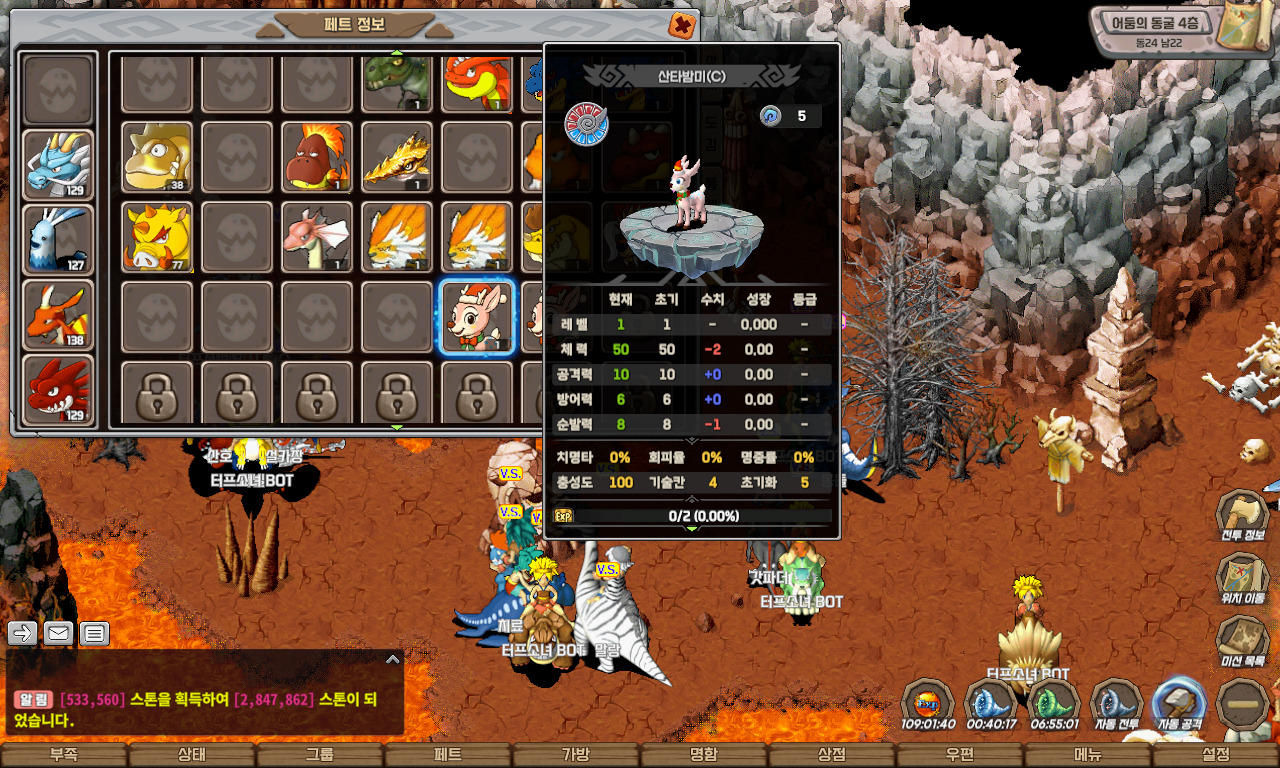Select the orange dragon party pet level 138
Screen dimensions: 1280x768
tap(58, 315)
